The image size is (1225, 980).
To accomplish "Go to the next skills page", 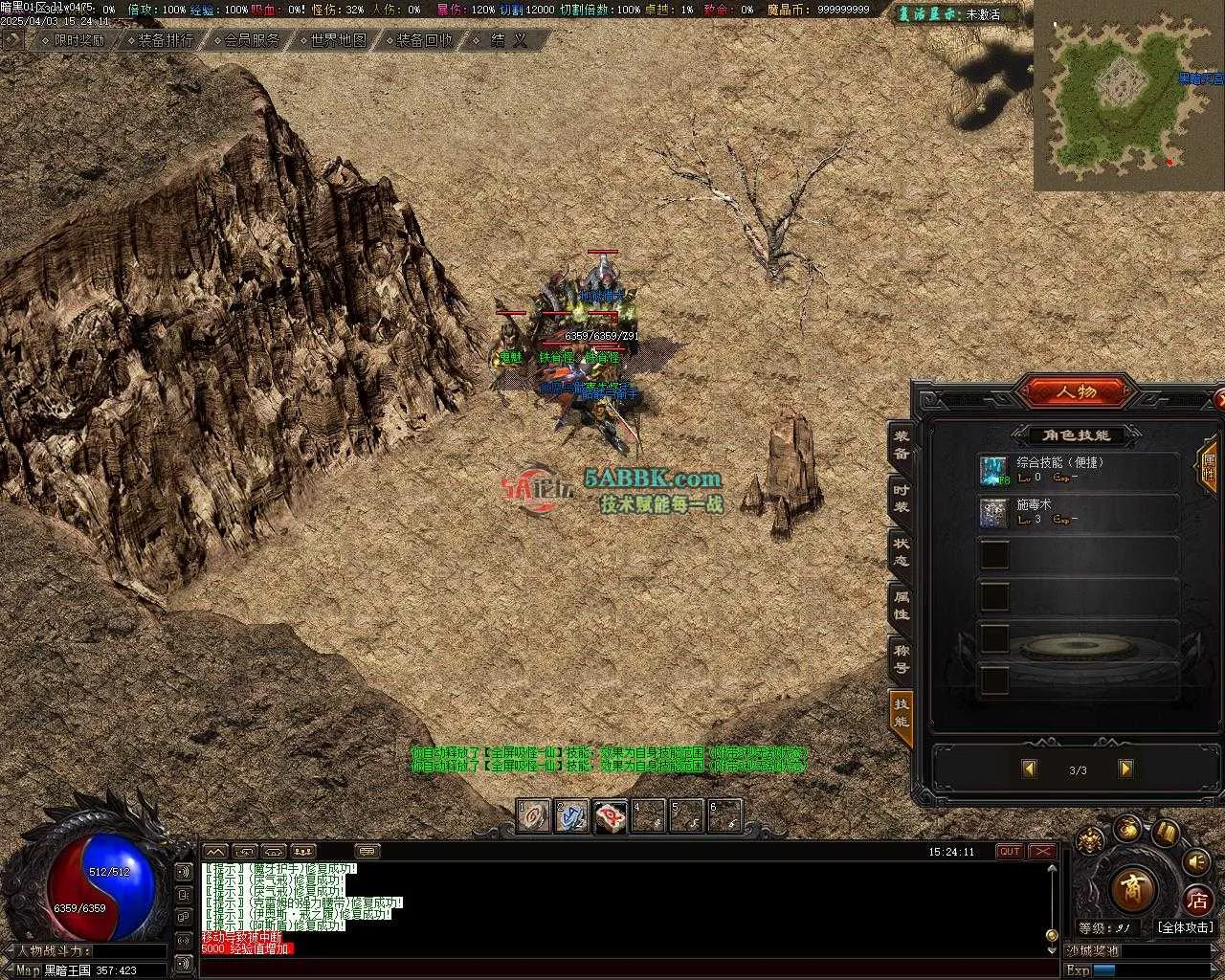I will click(1125, 768).
